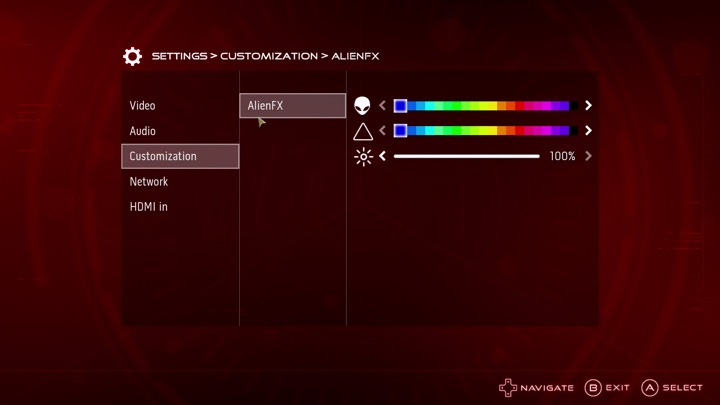Select the Audio menu entry
The height and width of the screenshot is (405, 720).
(x=143, y=131)
